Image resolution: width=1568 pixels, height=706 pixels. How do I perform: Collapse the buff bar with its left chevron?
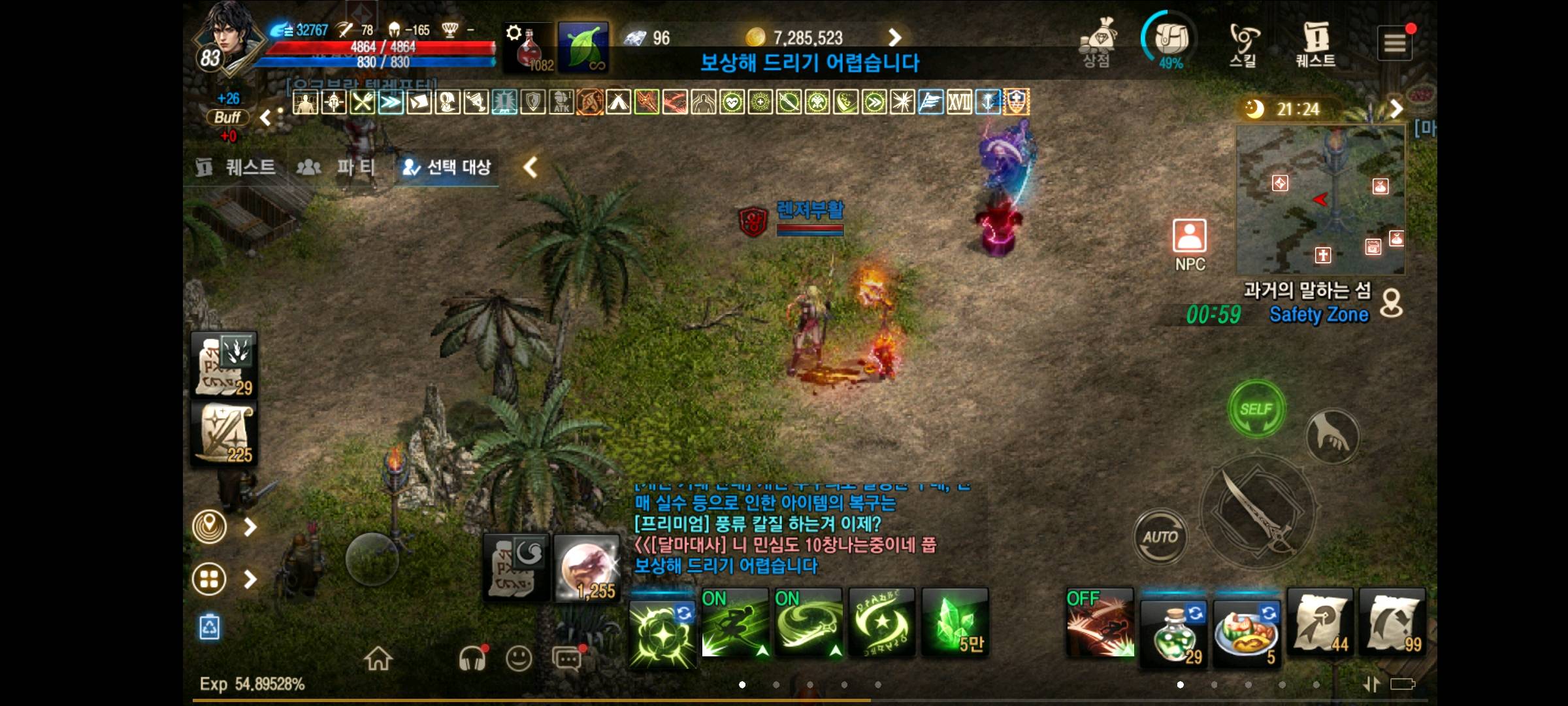266,118
